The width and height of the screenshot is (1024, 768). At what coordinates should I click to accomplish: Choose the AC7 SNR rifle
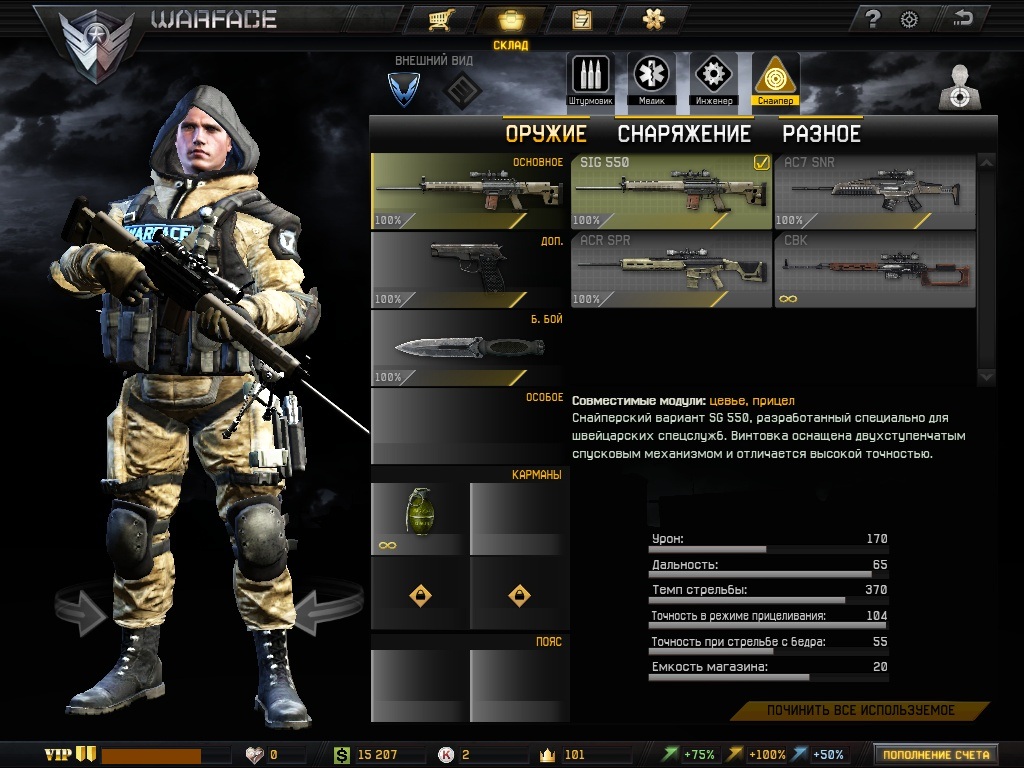coord(874,191)
